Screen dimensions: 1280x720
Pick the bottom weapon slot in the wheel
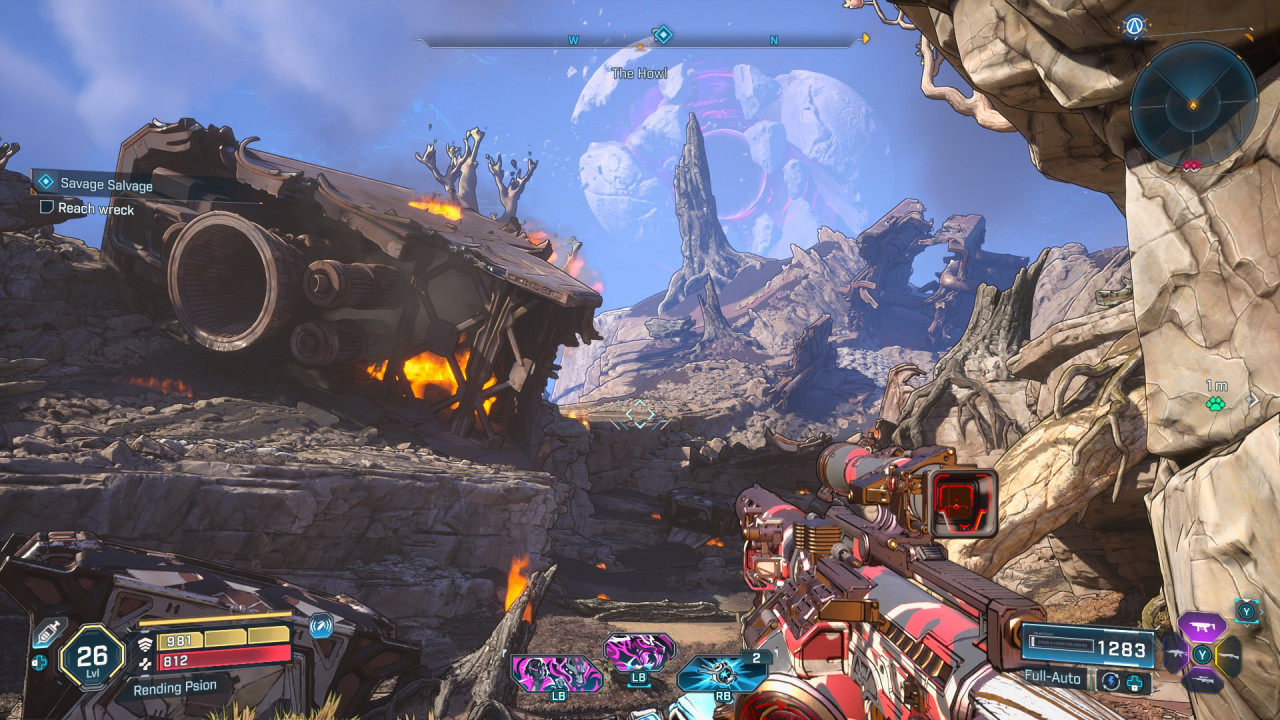point(1201,681)
